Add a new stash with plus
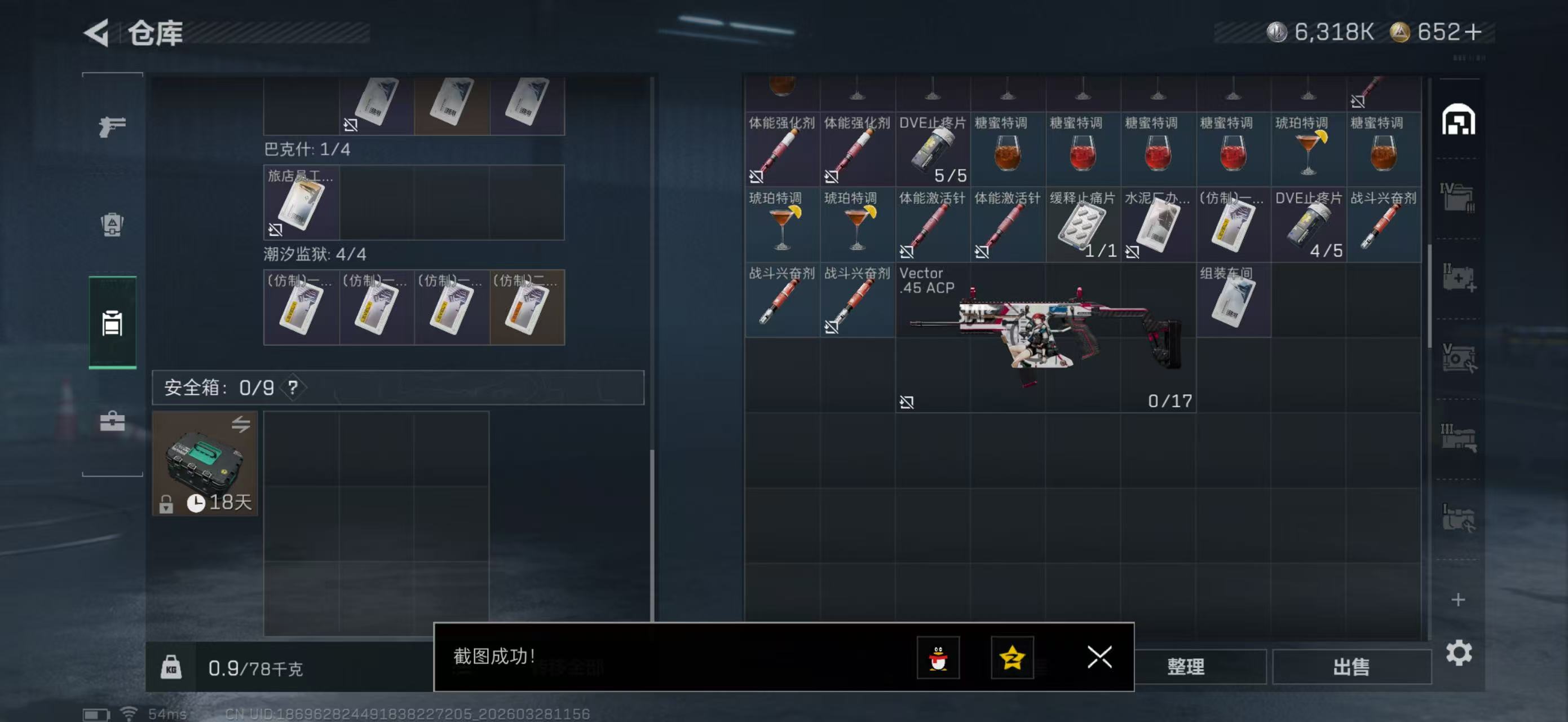 [1458, 600]
